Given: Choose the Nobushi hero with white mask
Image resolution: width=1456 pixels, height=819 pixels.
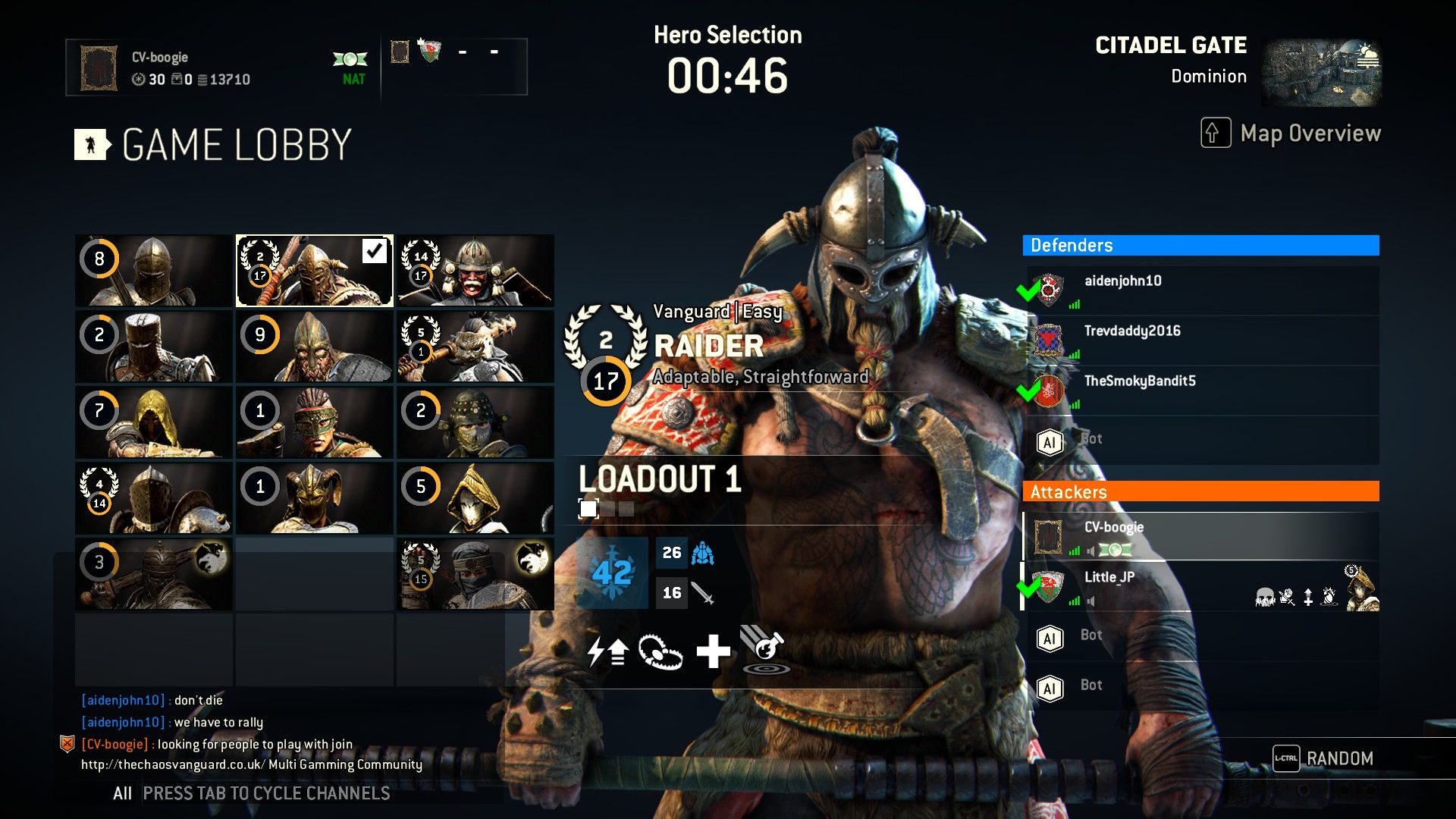Looking at the screenshot, I should pos(475,498).
